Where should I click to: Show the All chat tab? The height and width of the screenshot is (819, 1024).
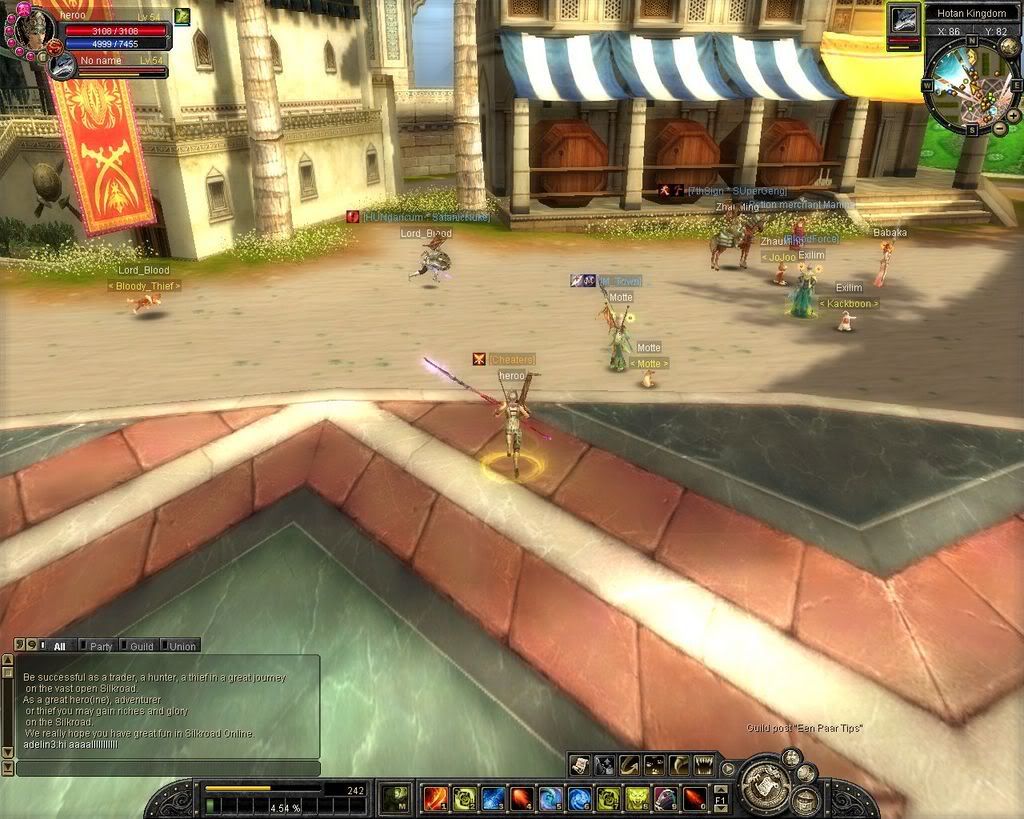pos(57,646)
